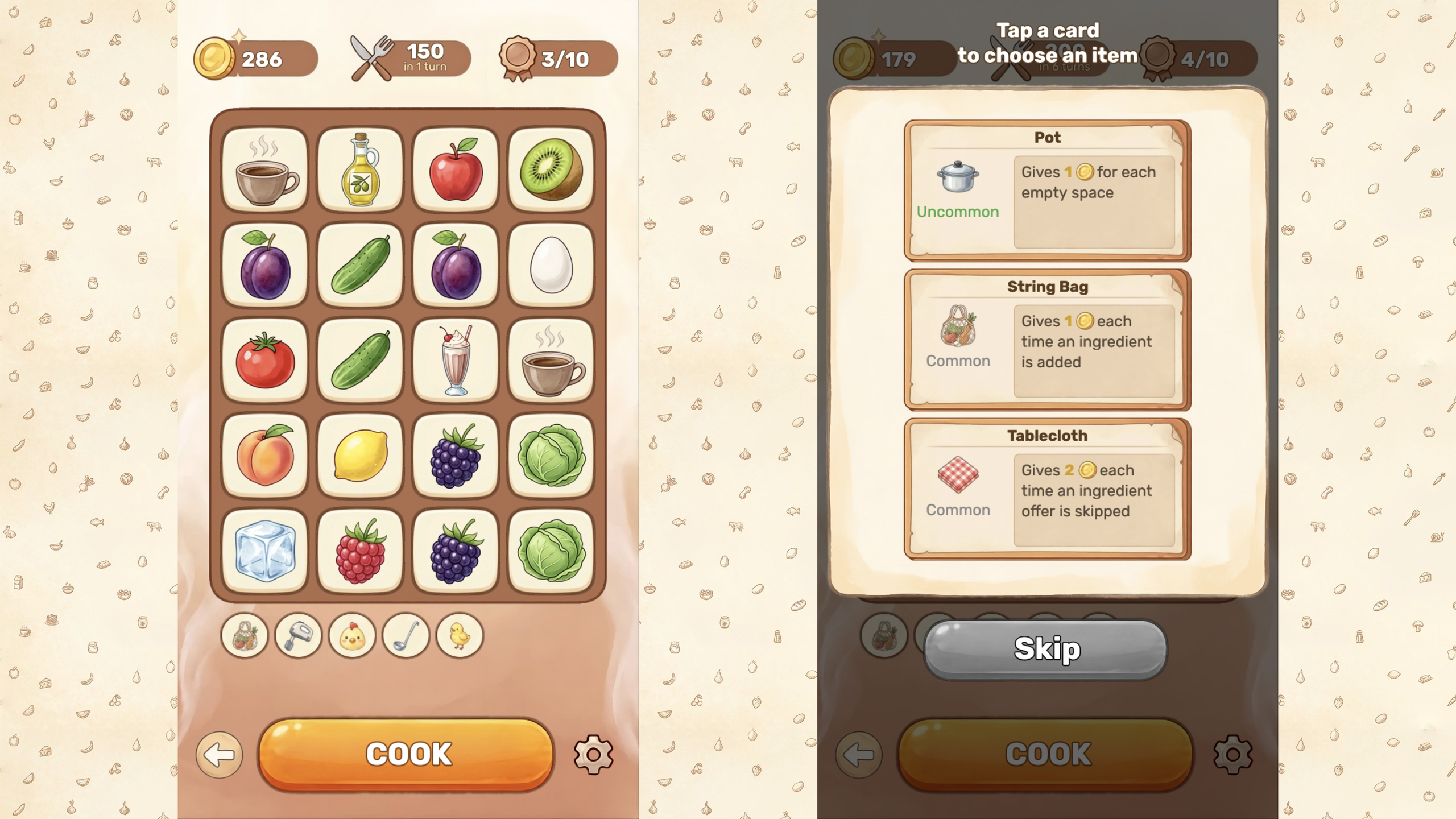Select the chick item icon
This screenshot has width=1456, height=819.
click(x=460, y=636)
